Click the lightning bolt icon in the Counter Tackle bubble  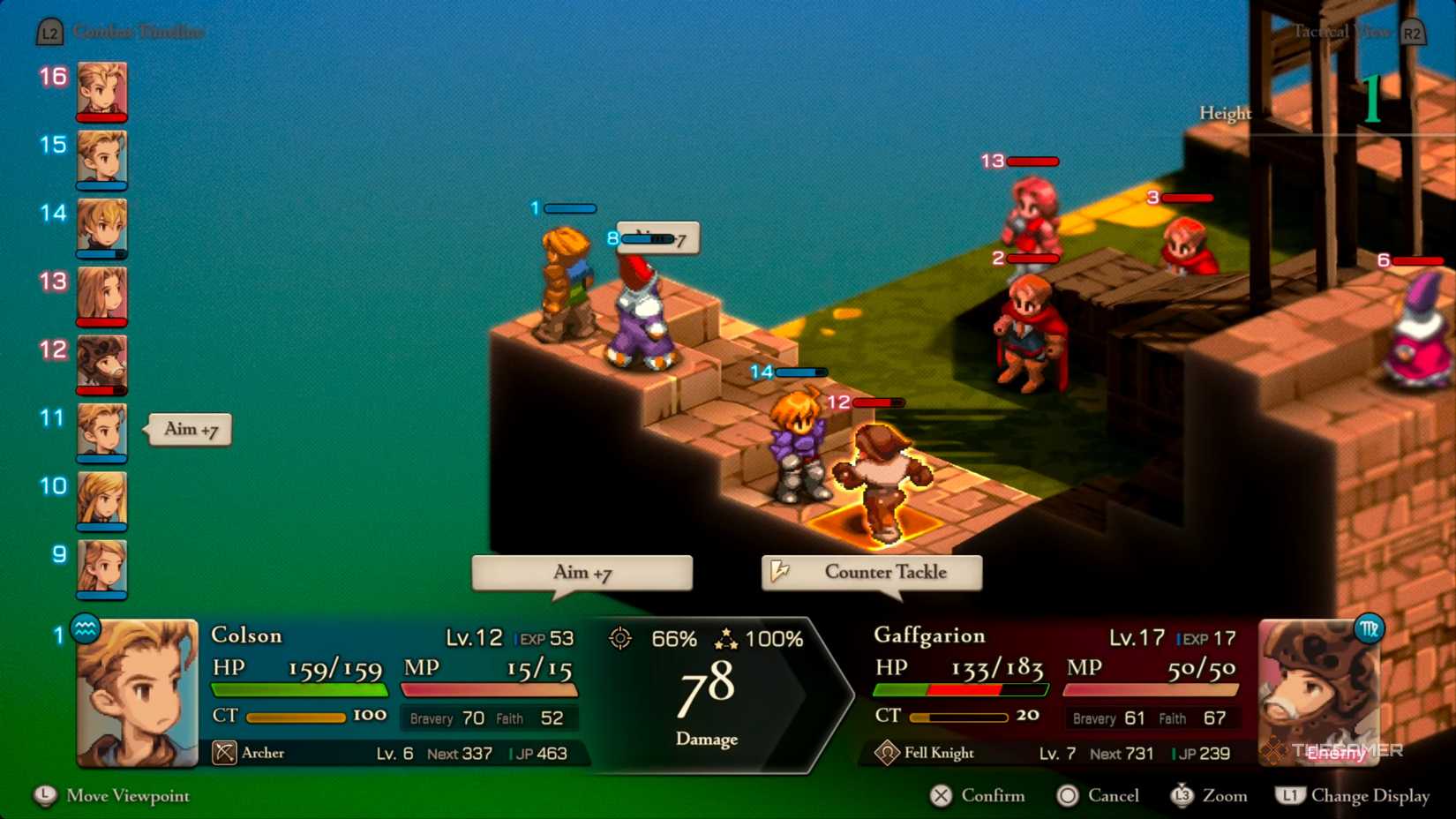tap(780, 572)
